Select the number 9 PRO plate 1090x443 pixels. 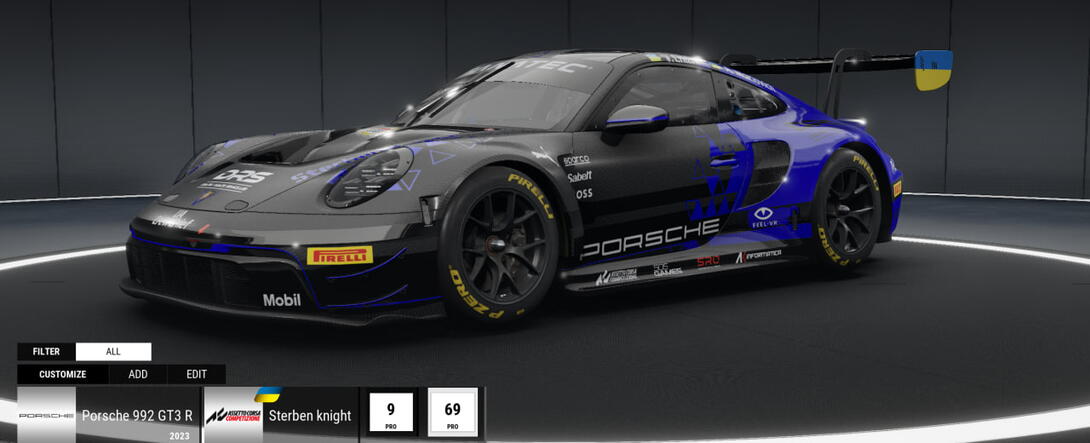pos(392,413)
